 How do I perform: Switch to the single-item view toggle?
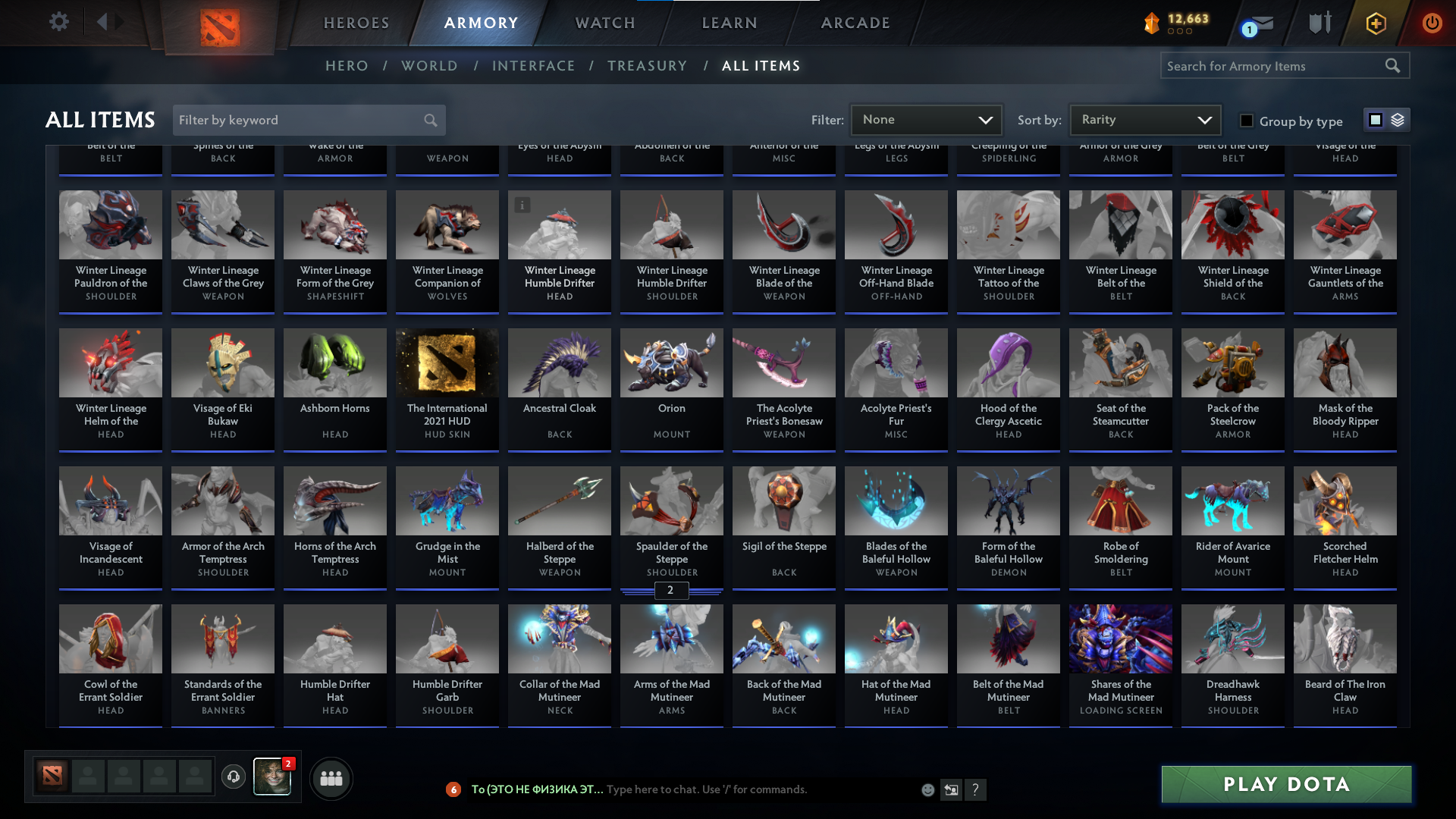[x=1375, y=120]
